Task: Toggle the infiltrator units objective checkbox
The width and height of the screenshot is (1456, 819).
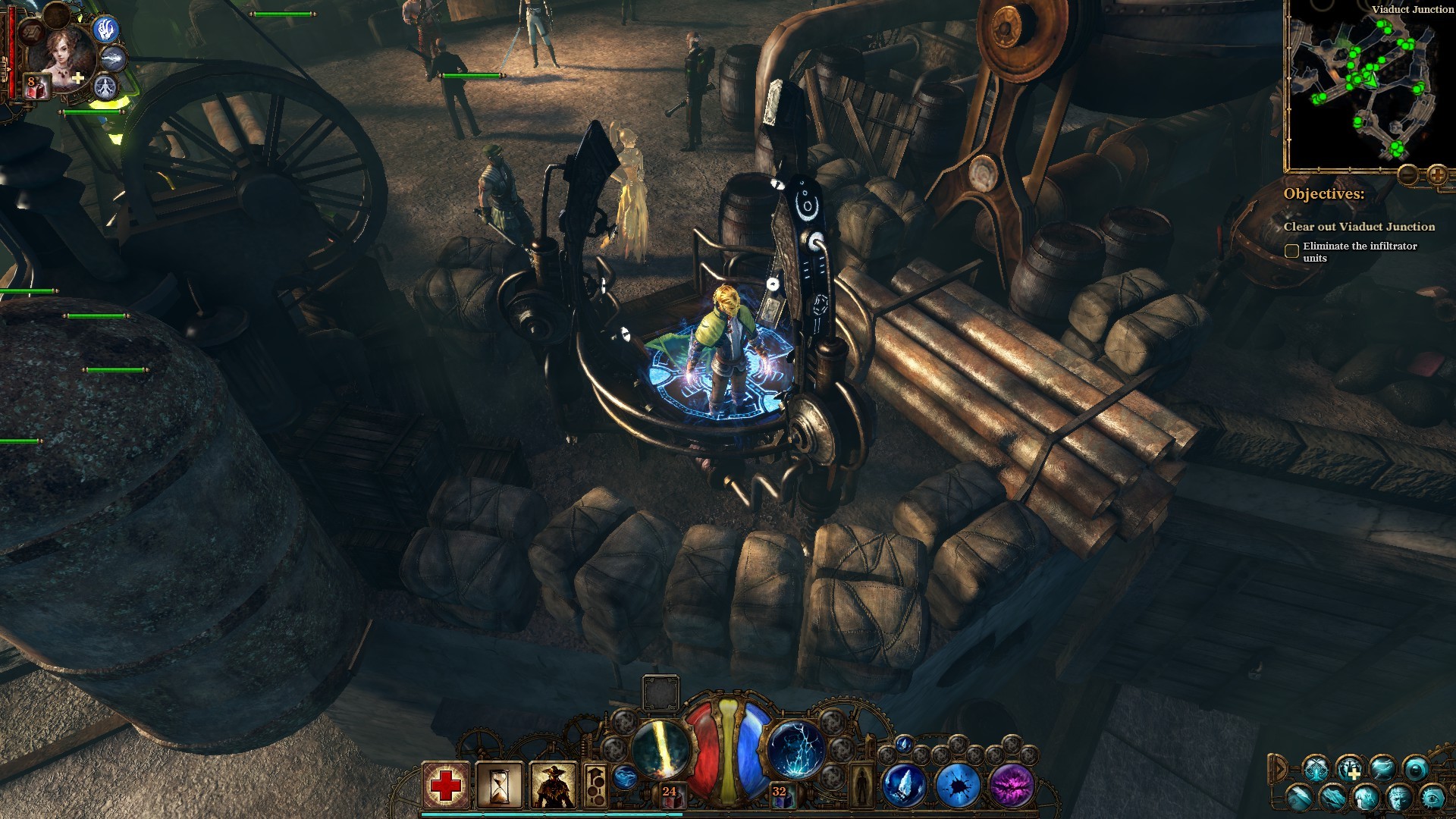Action: [x=1291, y=251]
